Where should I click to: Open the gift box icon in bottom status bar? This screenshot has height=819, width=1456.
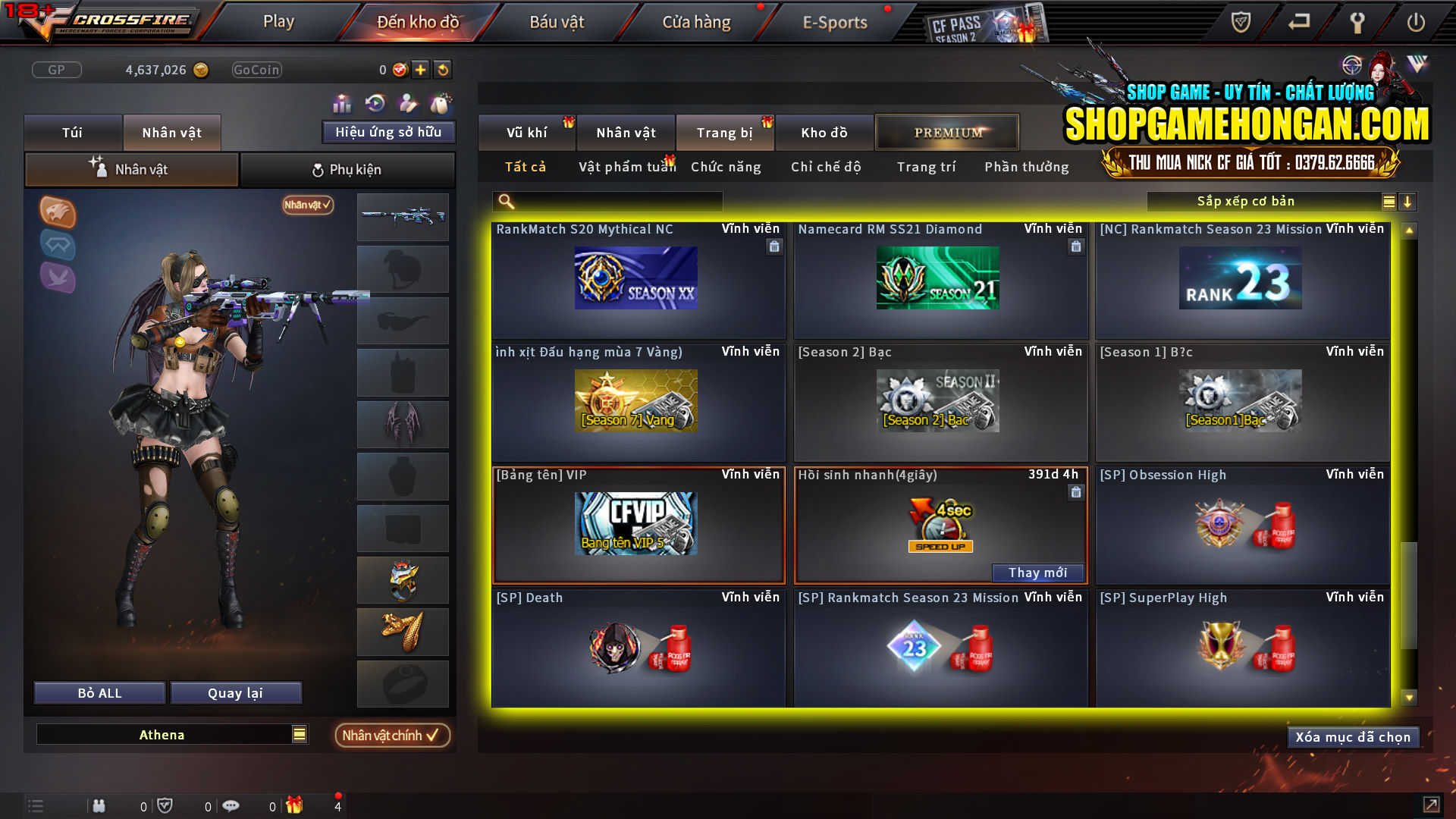[x=296, y=805]
